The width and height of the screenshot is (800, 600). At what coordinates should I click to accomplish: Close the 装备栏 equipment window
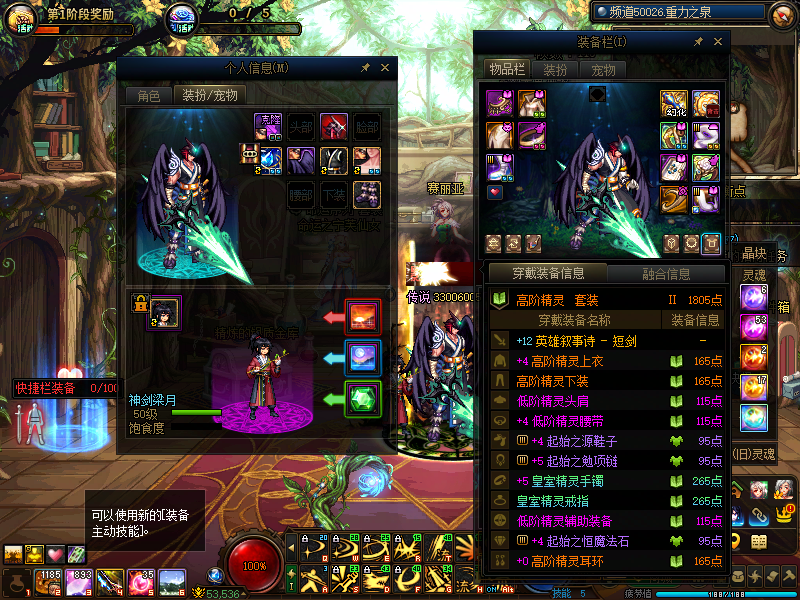coord(717,41)
